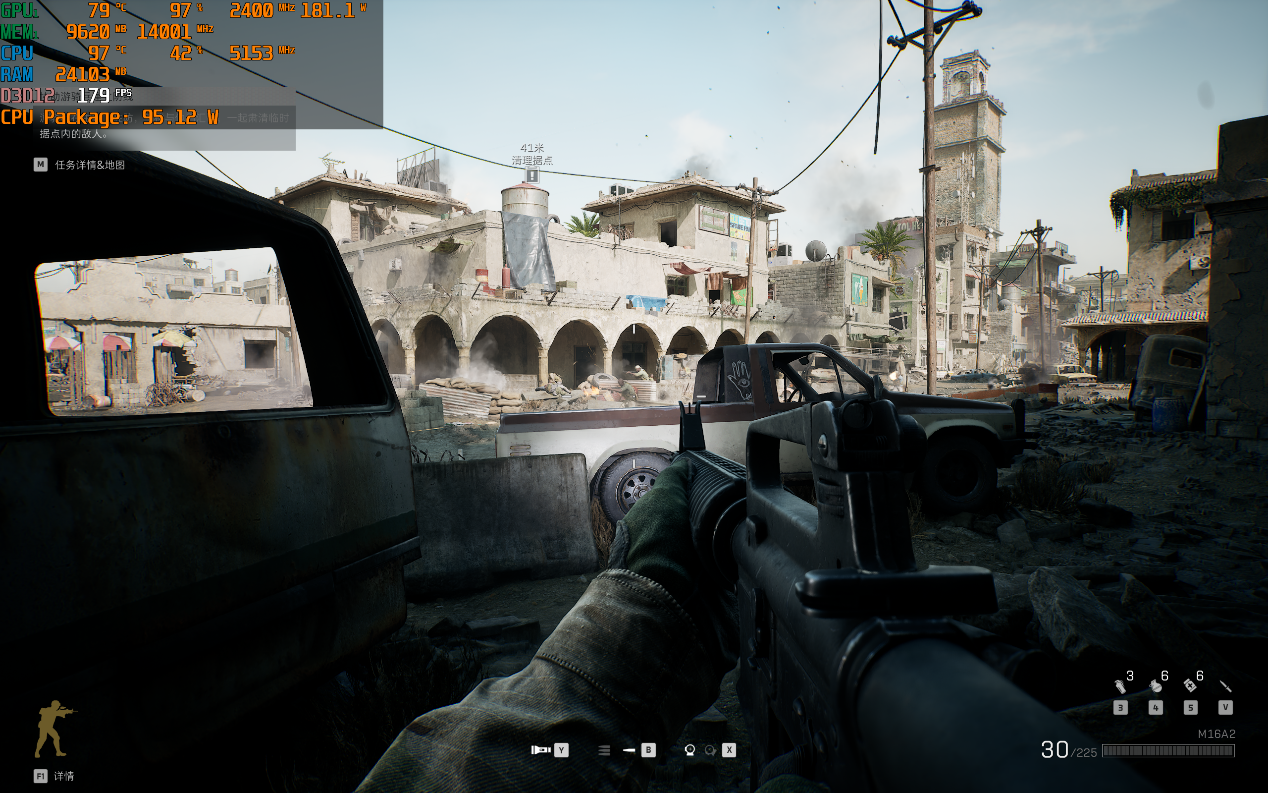The height and width of the screenshot is (793, 1268).
Task: Select the highlighted optic sight icon
Action: (x=689, y=749)
